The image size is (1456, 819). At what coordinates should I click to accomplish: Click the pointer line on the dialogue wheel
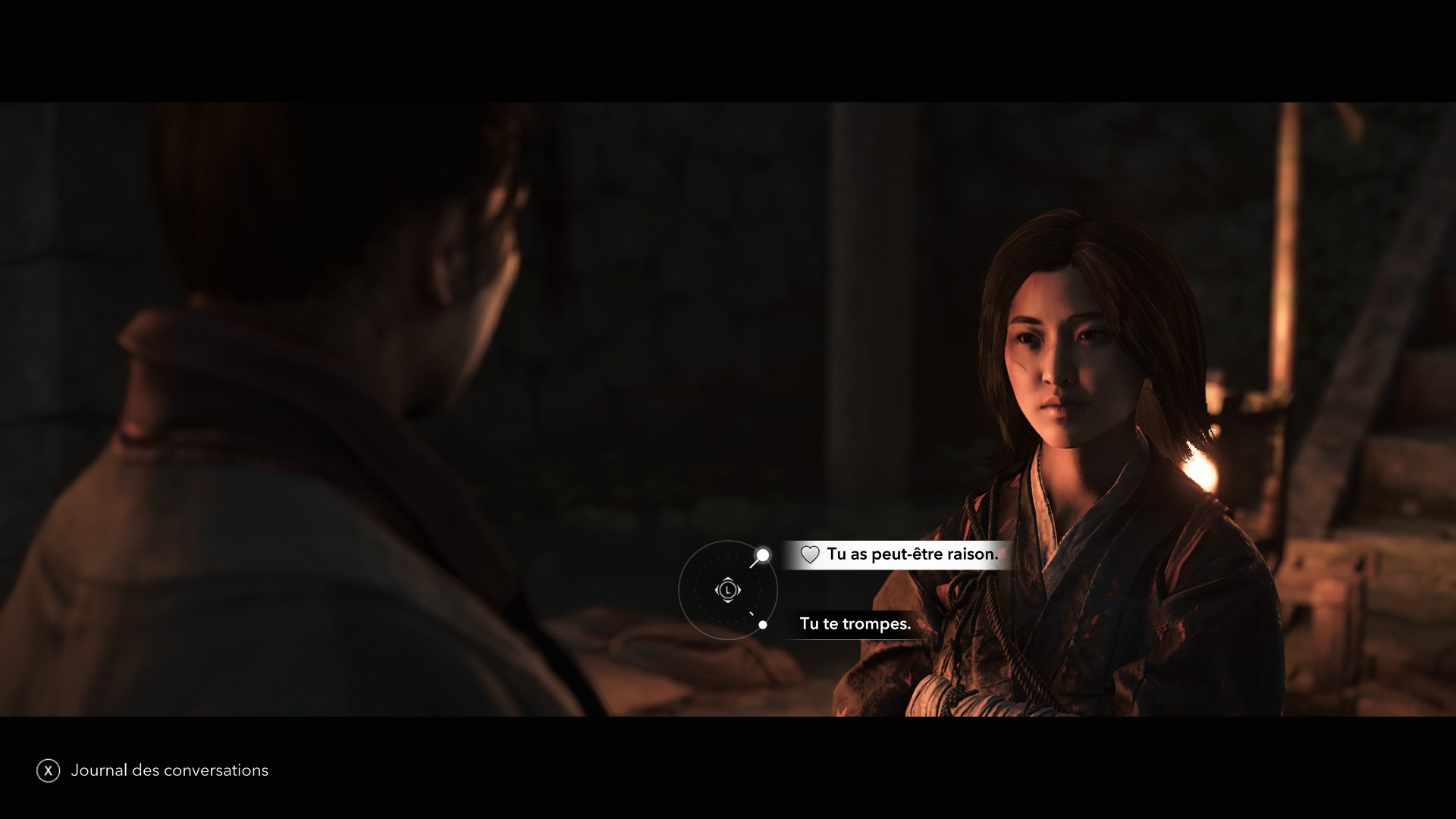[x=754, y=565]
